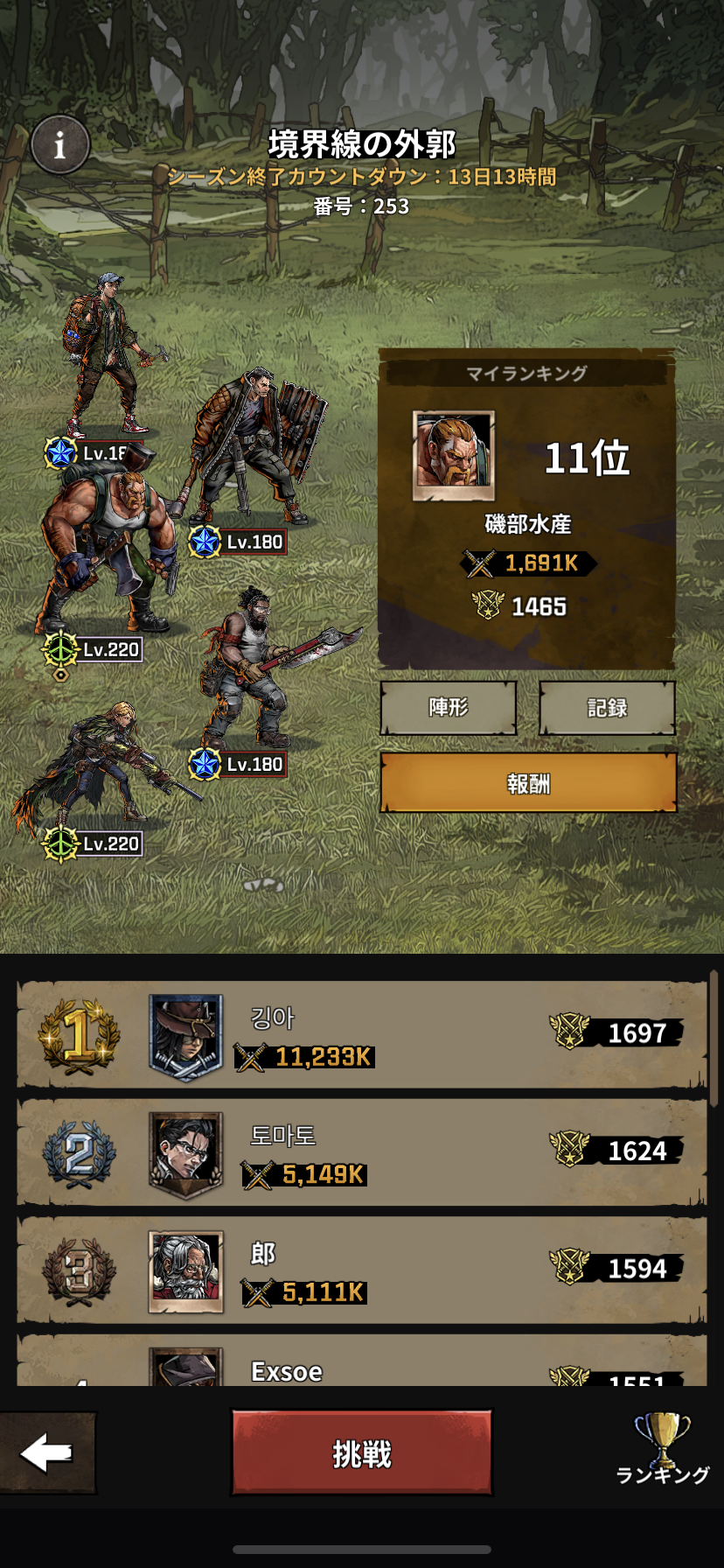Open the info button
Screen dimensions: 724x1568
click(59, 144)
